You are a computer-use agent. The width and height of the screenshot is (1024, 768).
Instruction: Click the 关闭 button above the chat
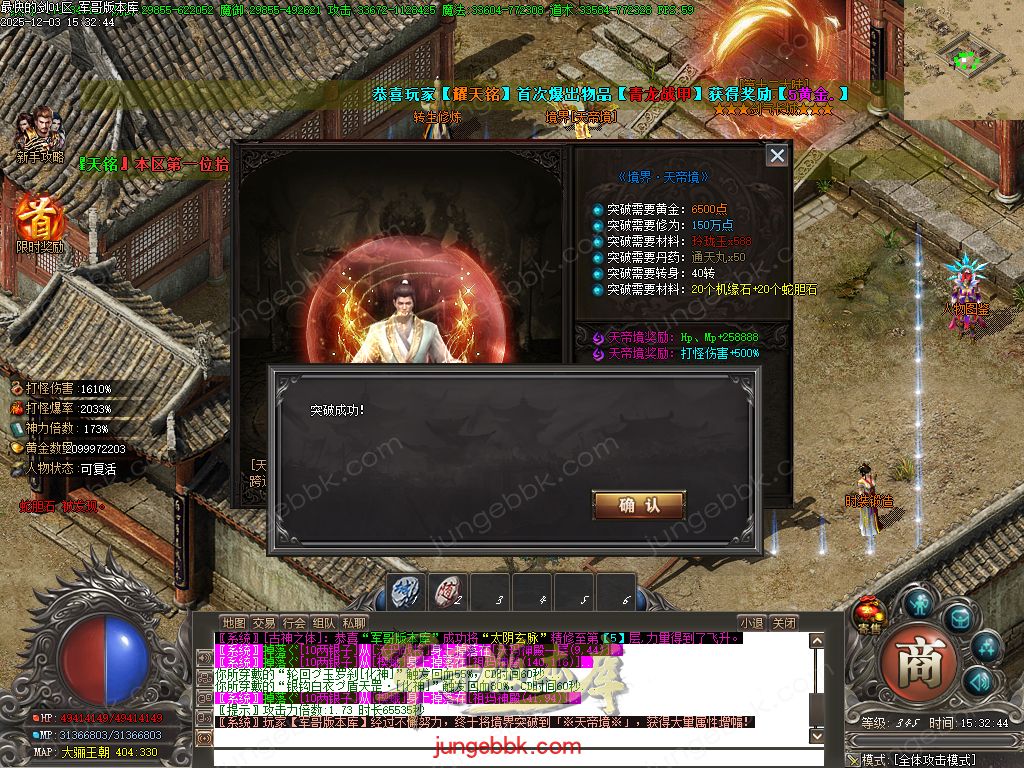tap(785, 622)
